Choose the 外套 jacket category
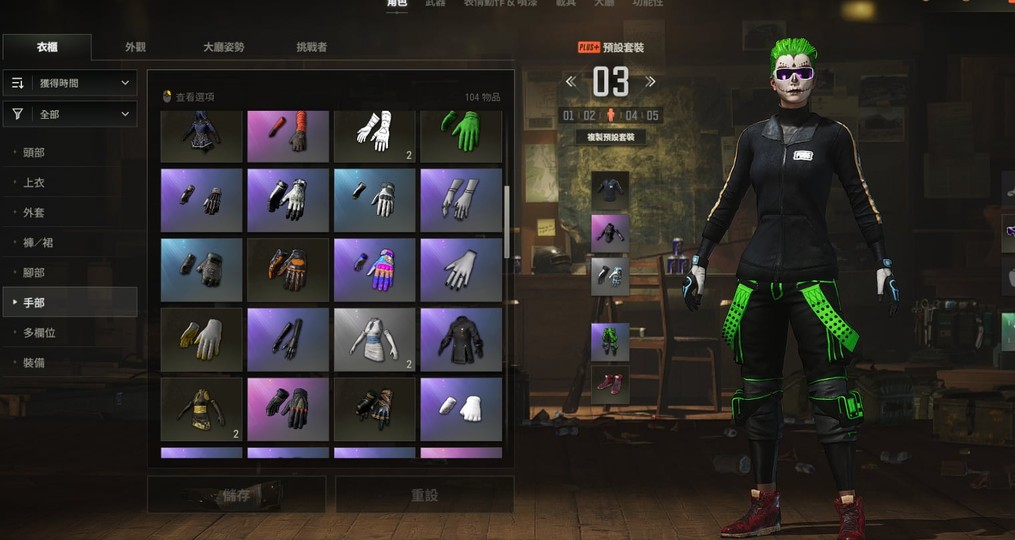The width and height of the screenshot is (1015, 540). pyautogui.click(x=34, y=213)
